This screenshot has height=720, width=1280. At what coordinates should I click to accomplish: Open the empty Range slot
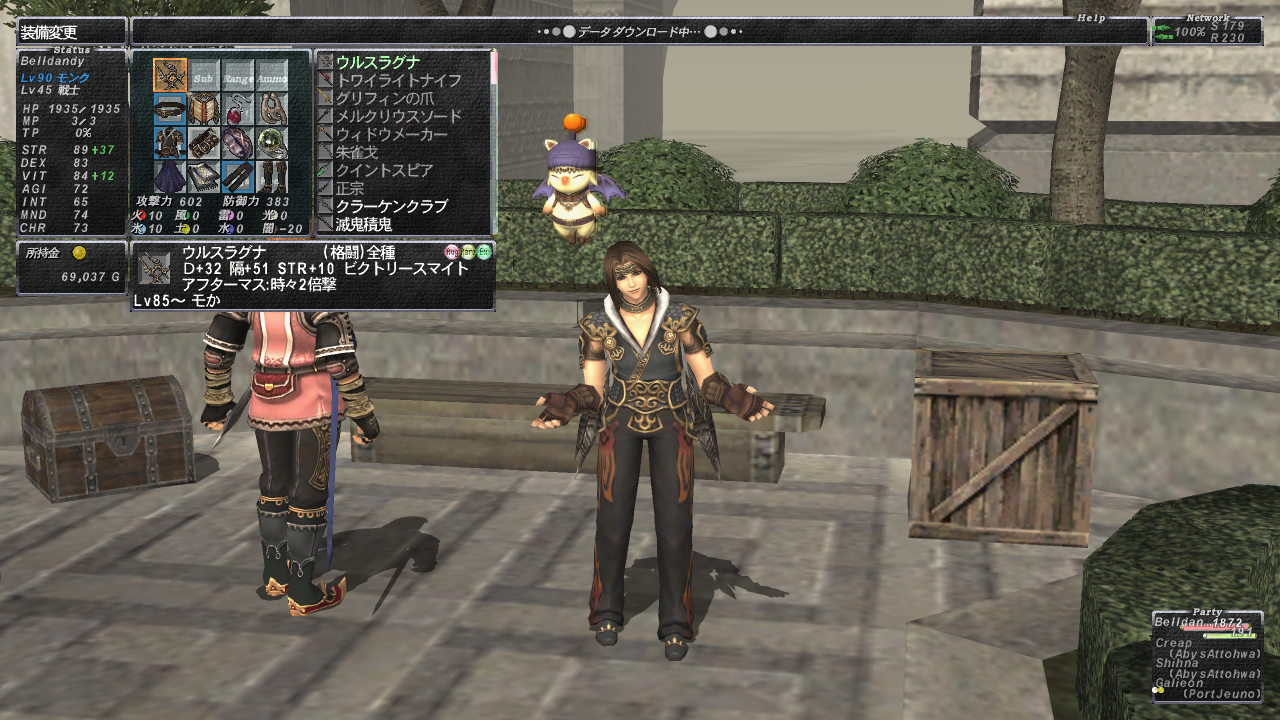click(238, 75)
